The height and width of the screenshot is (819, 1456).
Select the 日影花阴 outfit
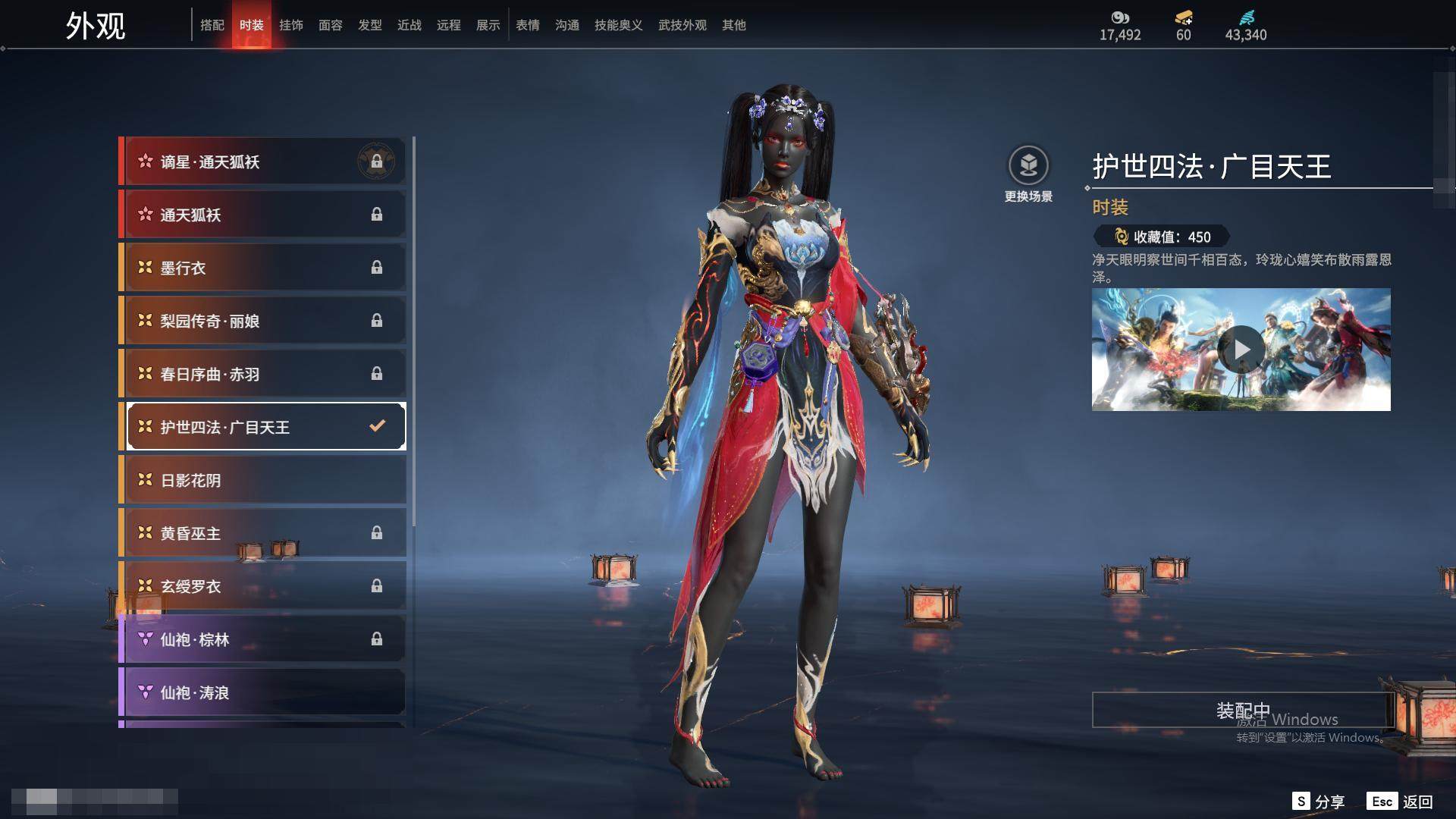[263, 480]
